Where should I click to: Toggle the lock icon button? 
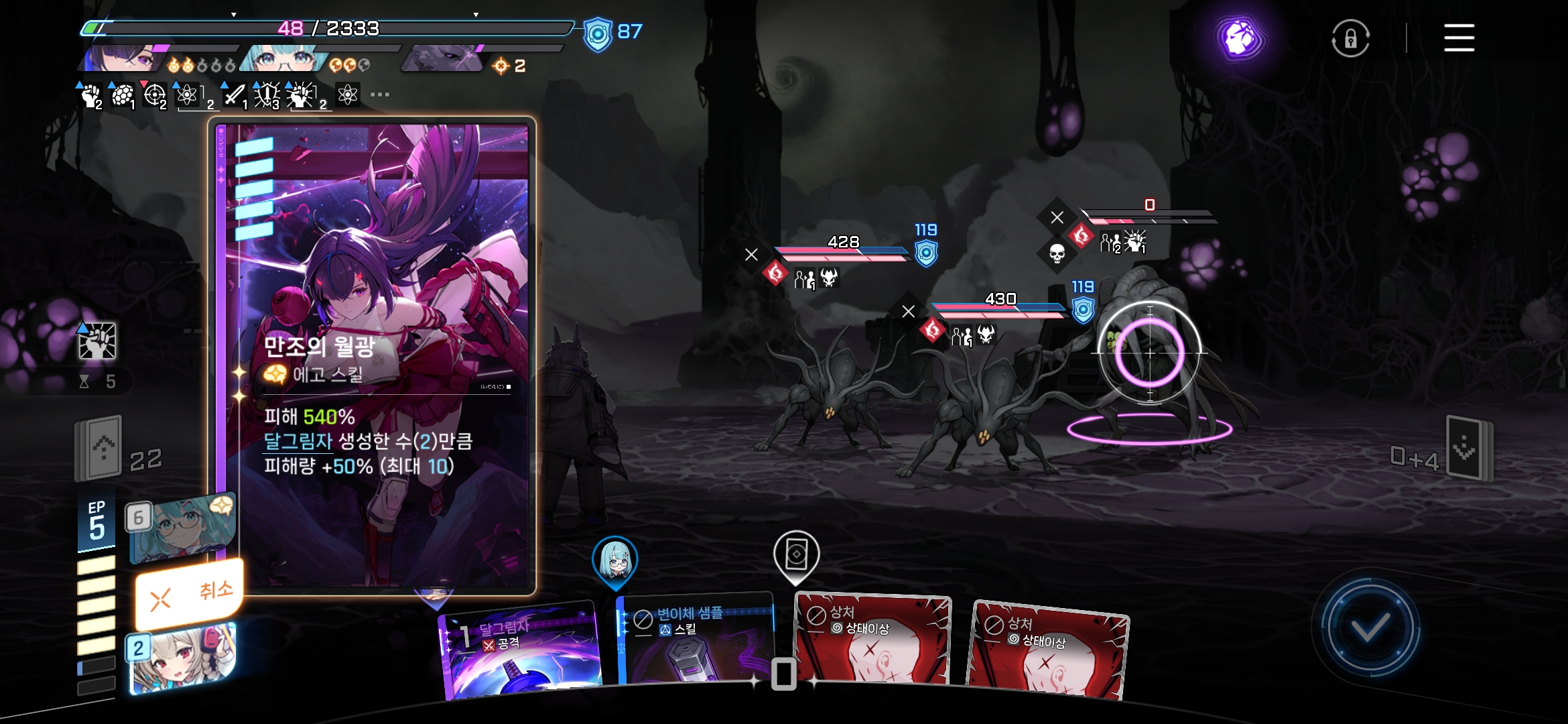pos(1350,38)
